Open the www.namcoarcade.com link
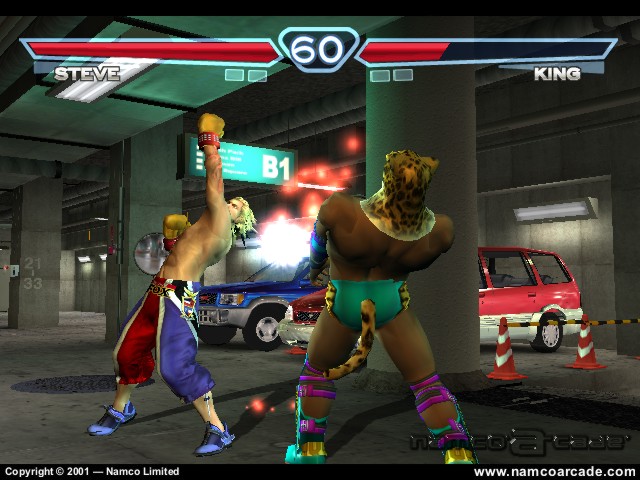Image resolution: width=640 pixels, height=480 pixels. tap(553, 471)
